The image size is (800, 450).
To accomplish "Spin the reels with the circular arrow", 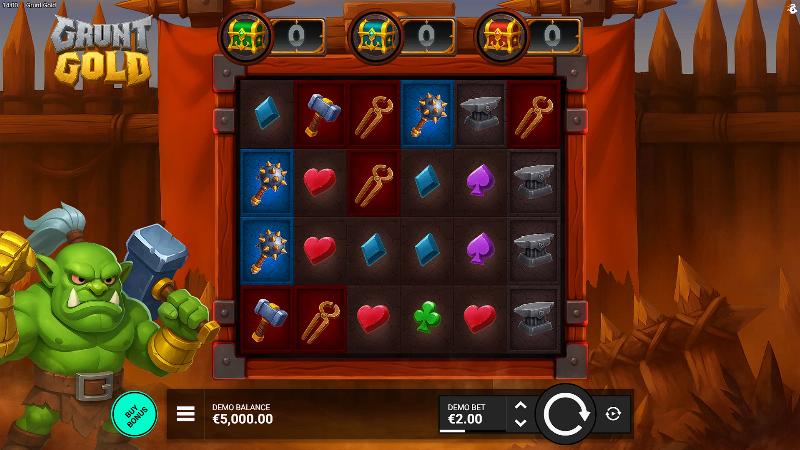I will pos(565,413).
